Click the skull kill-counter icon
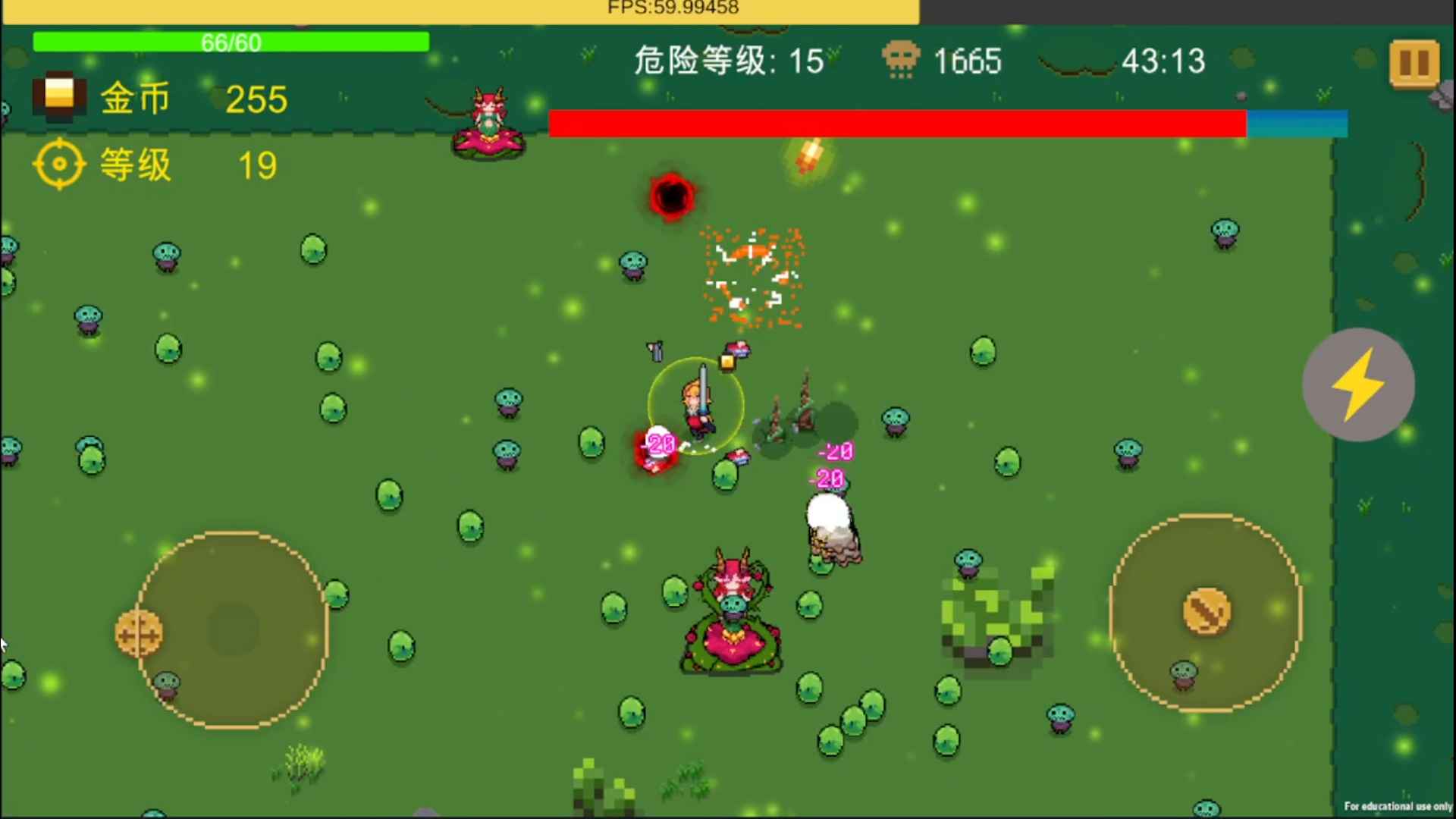The image size is (1456, 819). (x=899, y=61)
